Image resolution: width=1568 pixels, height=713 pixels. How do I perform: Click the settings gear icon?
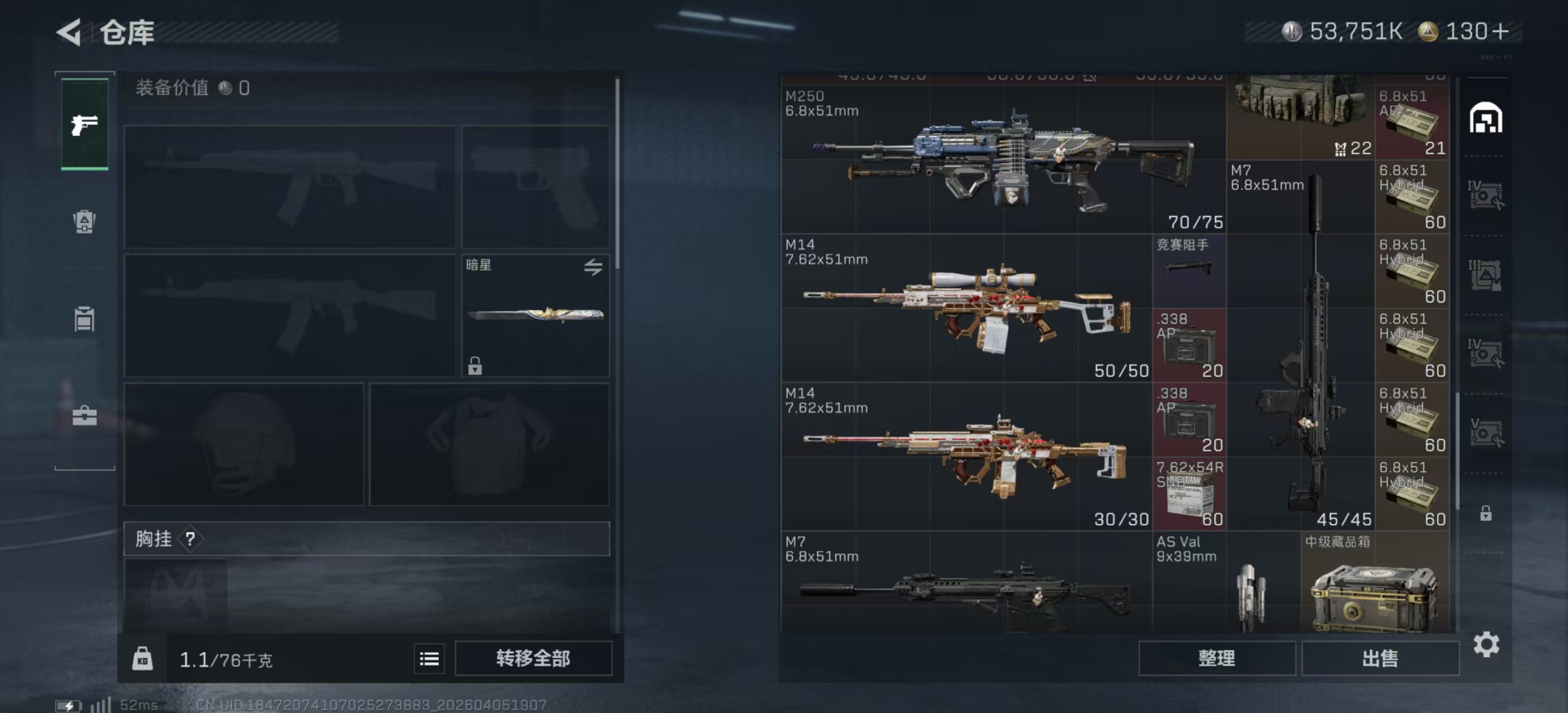[1488, 642]
